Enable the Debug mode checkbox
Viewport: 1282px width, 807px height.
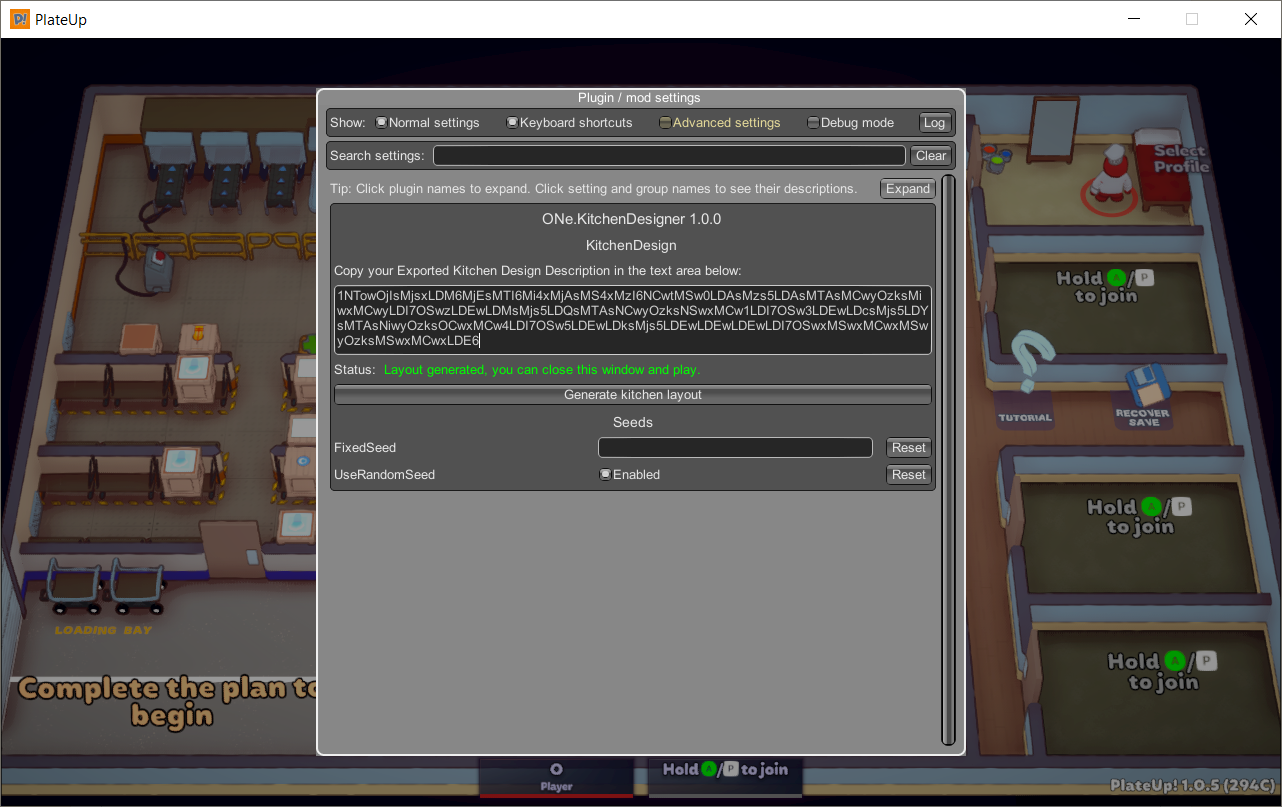tap(813, 122)
